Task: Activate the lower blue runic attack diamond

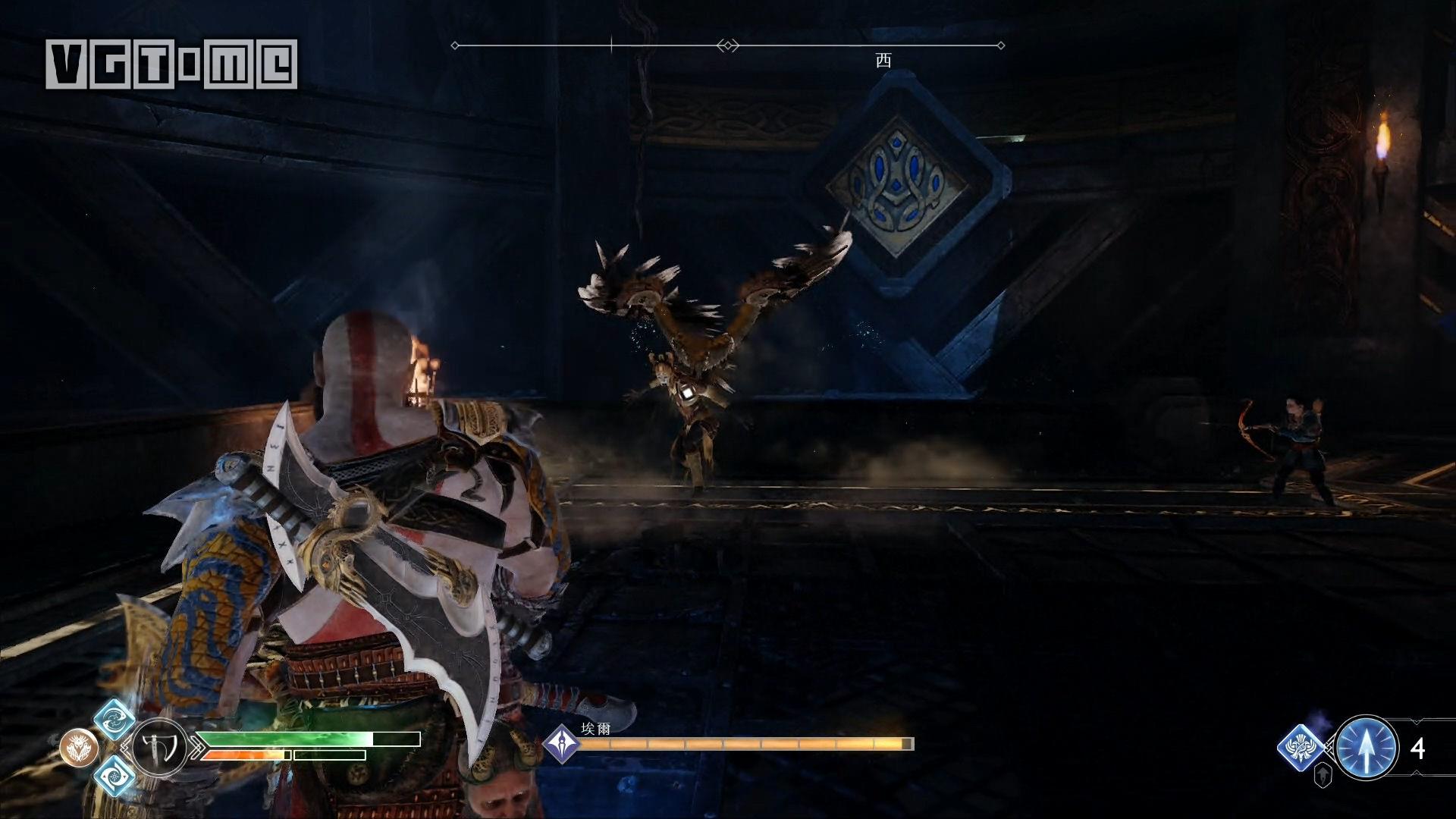Action: pos(115,773)
